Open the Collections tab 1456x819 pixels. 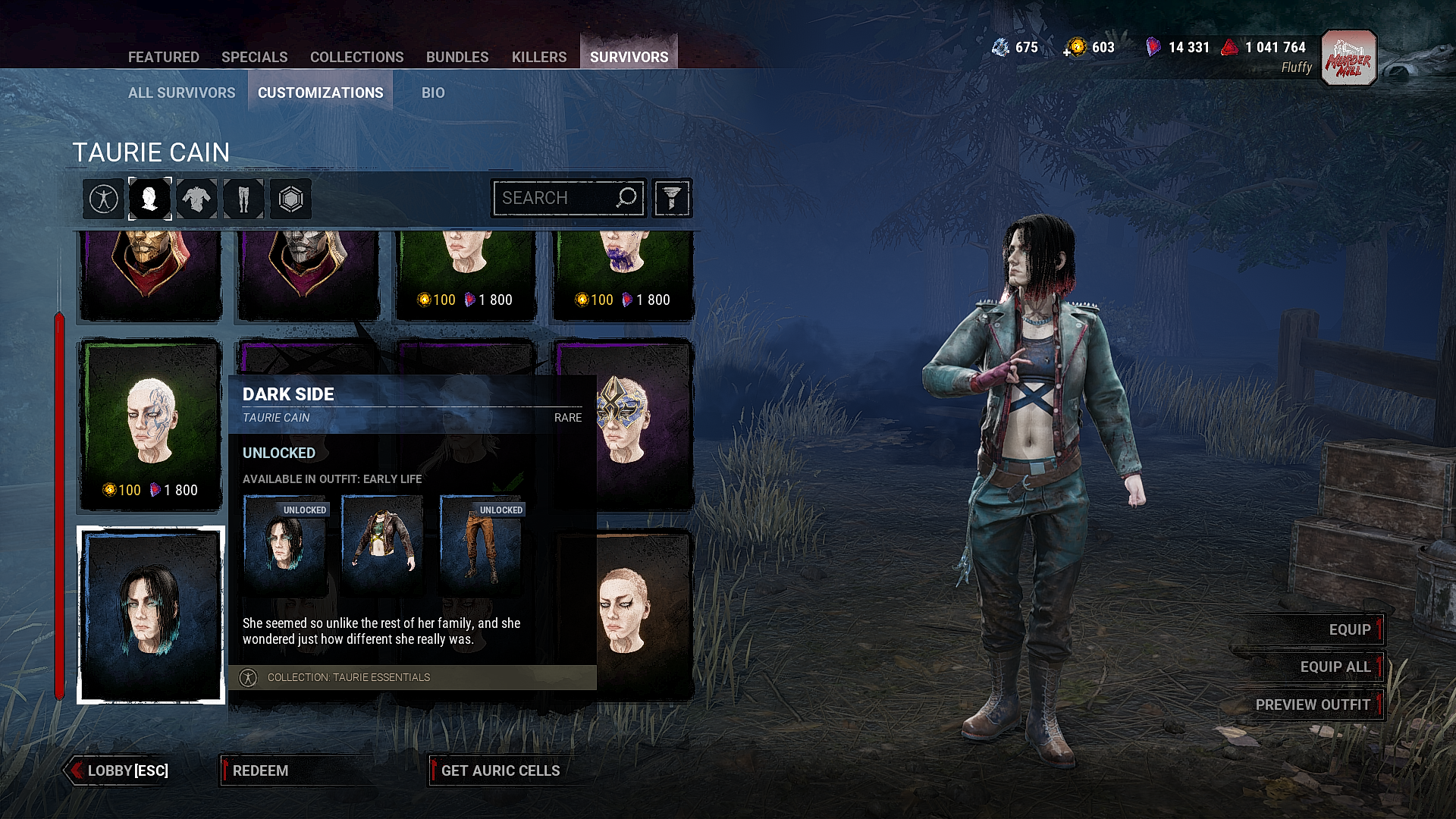point(356,57)
